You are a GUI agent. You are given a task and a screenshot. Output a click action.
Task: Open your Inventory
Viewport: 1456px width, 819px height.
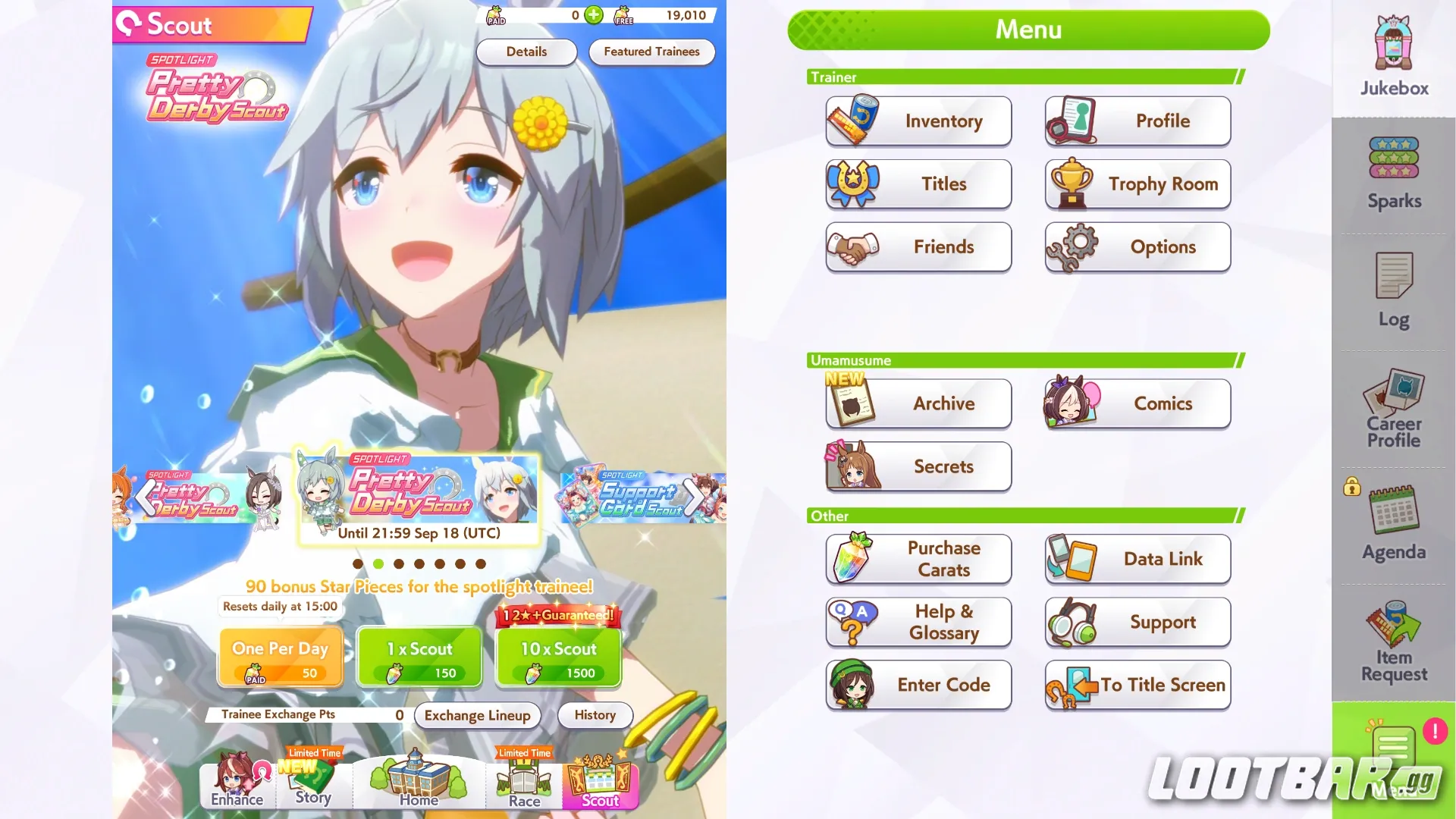coord(918,121)
